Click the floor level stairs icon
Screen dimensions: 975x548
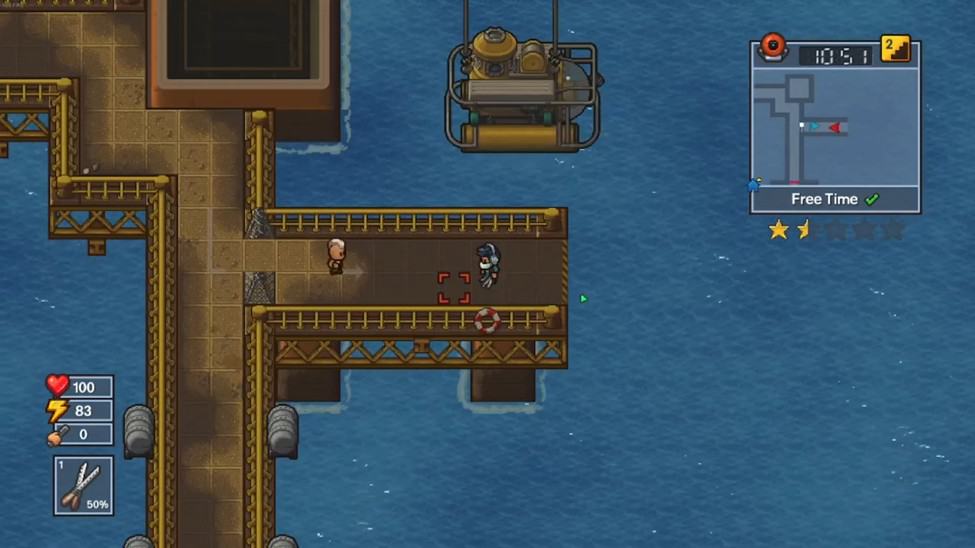tap(895, 49)
